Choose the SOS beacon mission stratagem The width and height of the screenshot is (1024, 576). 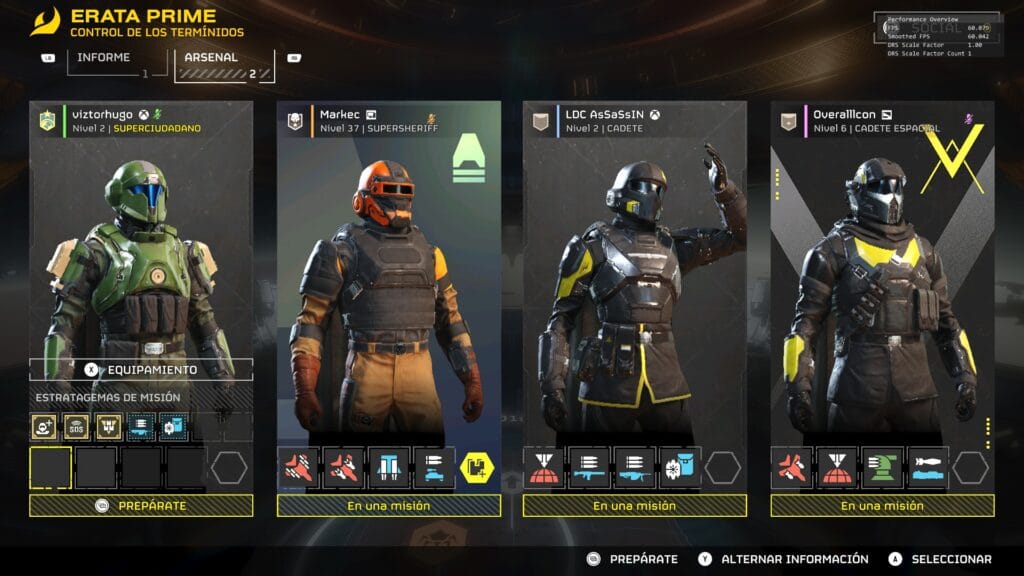[77, 426]
